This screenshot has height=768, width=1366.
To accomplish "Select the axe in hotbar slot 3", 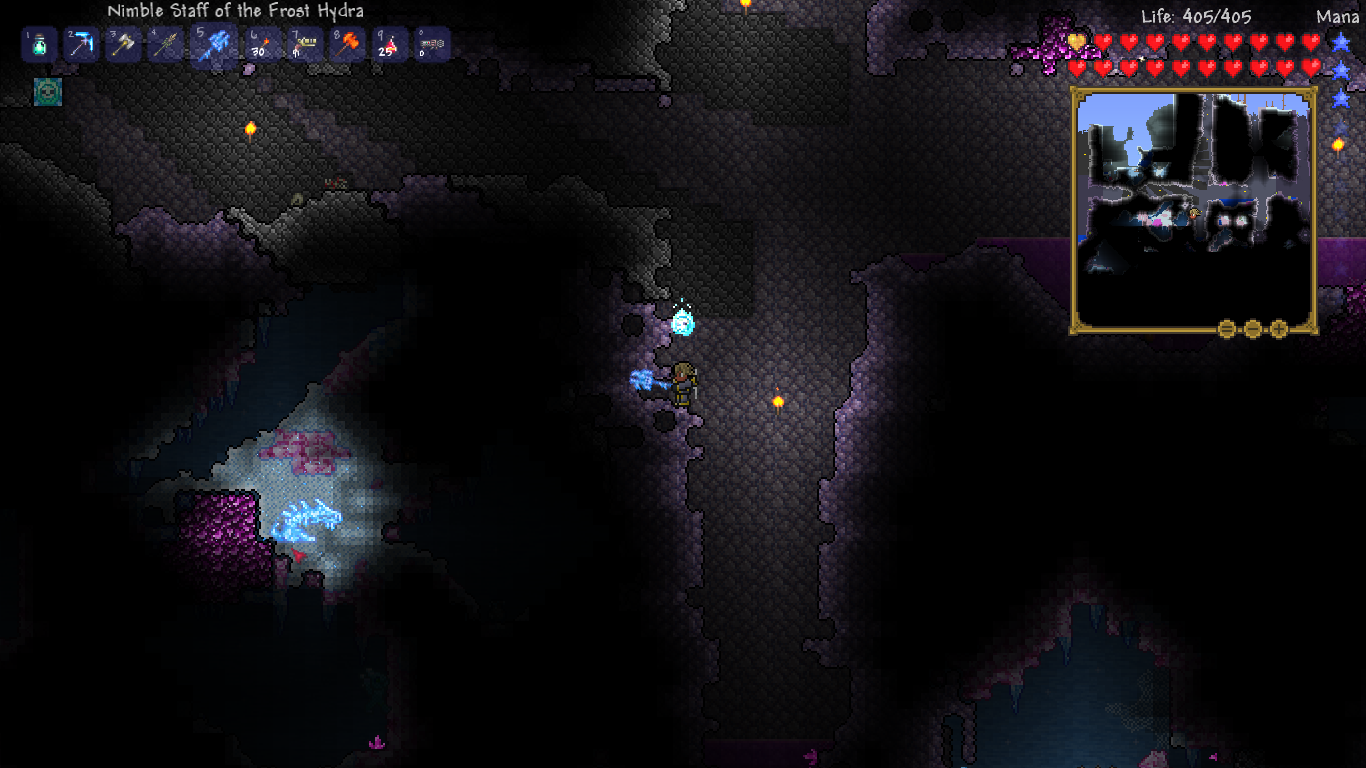I will click(x=123, y=44).
